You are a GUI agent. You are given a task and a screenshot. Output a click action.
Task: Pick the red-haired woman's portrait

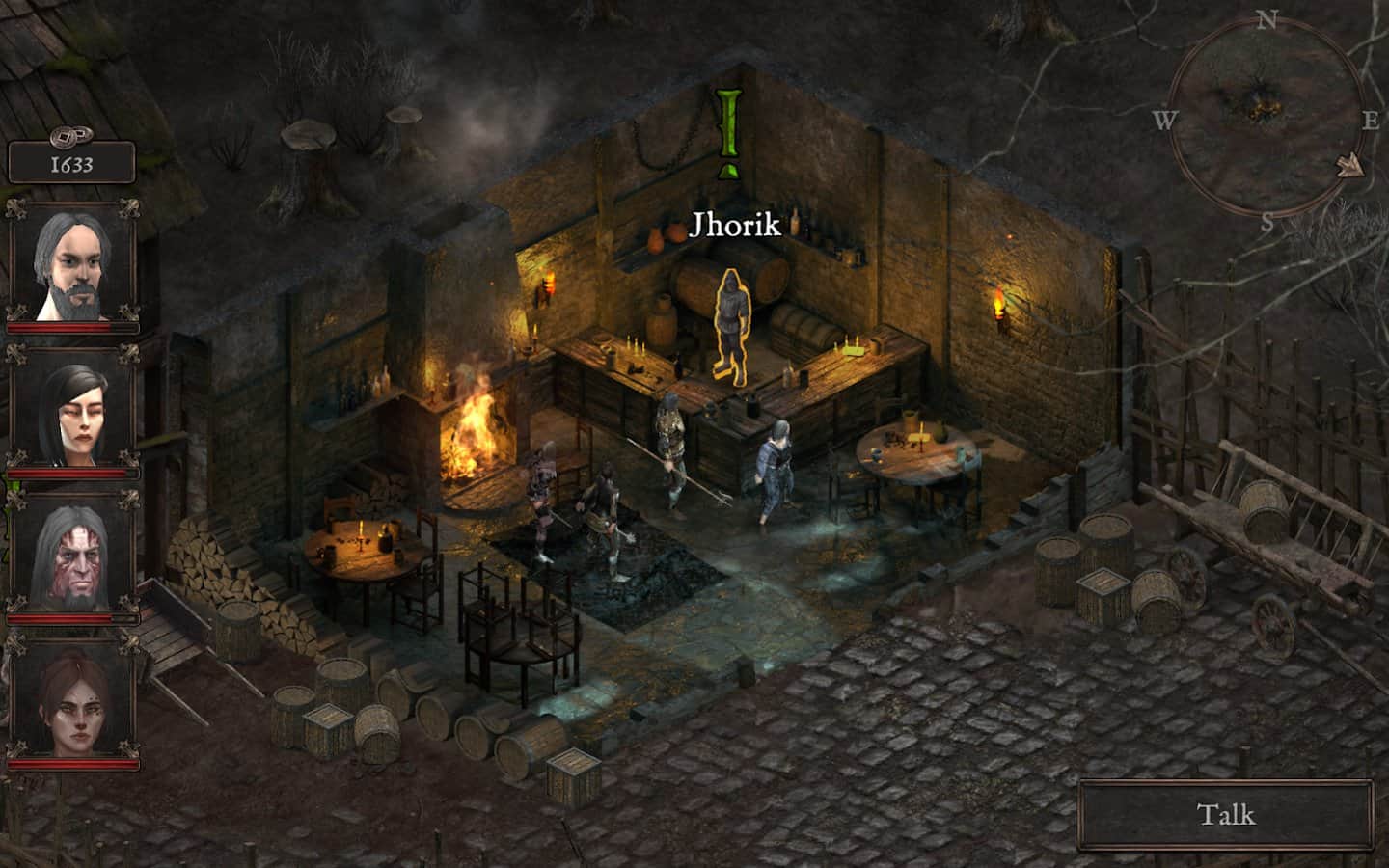pyautogui.click(x=73, y=697)
